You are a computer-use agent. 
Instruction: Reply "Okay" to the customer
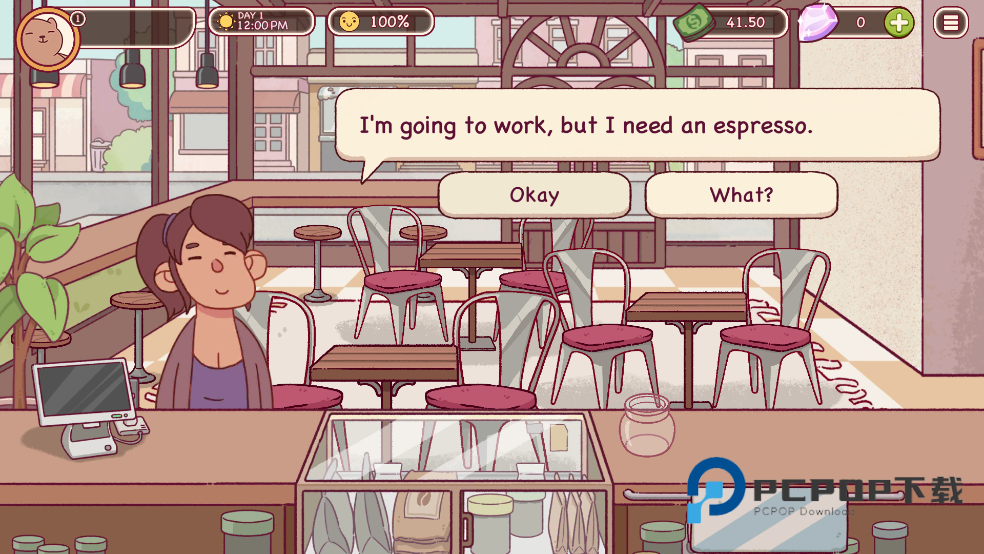click(534, 195)
